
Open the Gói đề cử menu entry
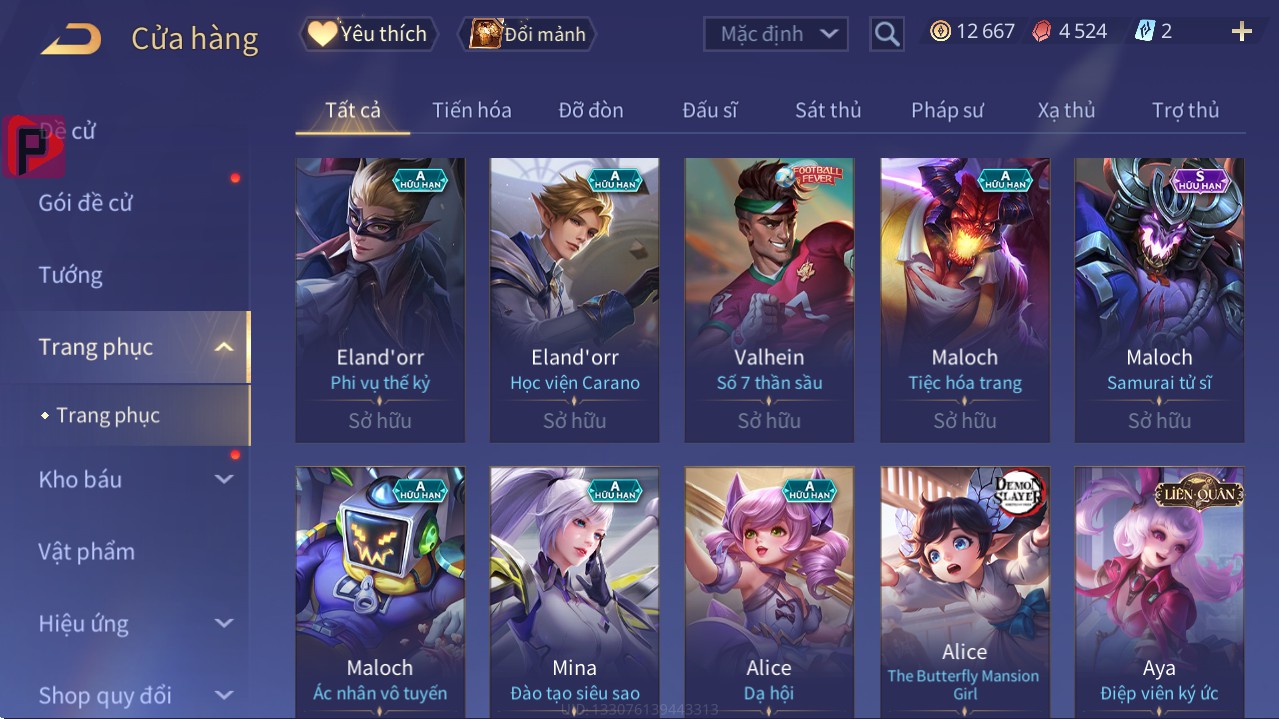click(86, 203)
